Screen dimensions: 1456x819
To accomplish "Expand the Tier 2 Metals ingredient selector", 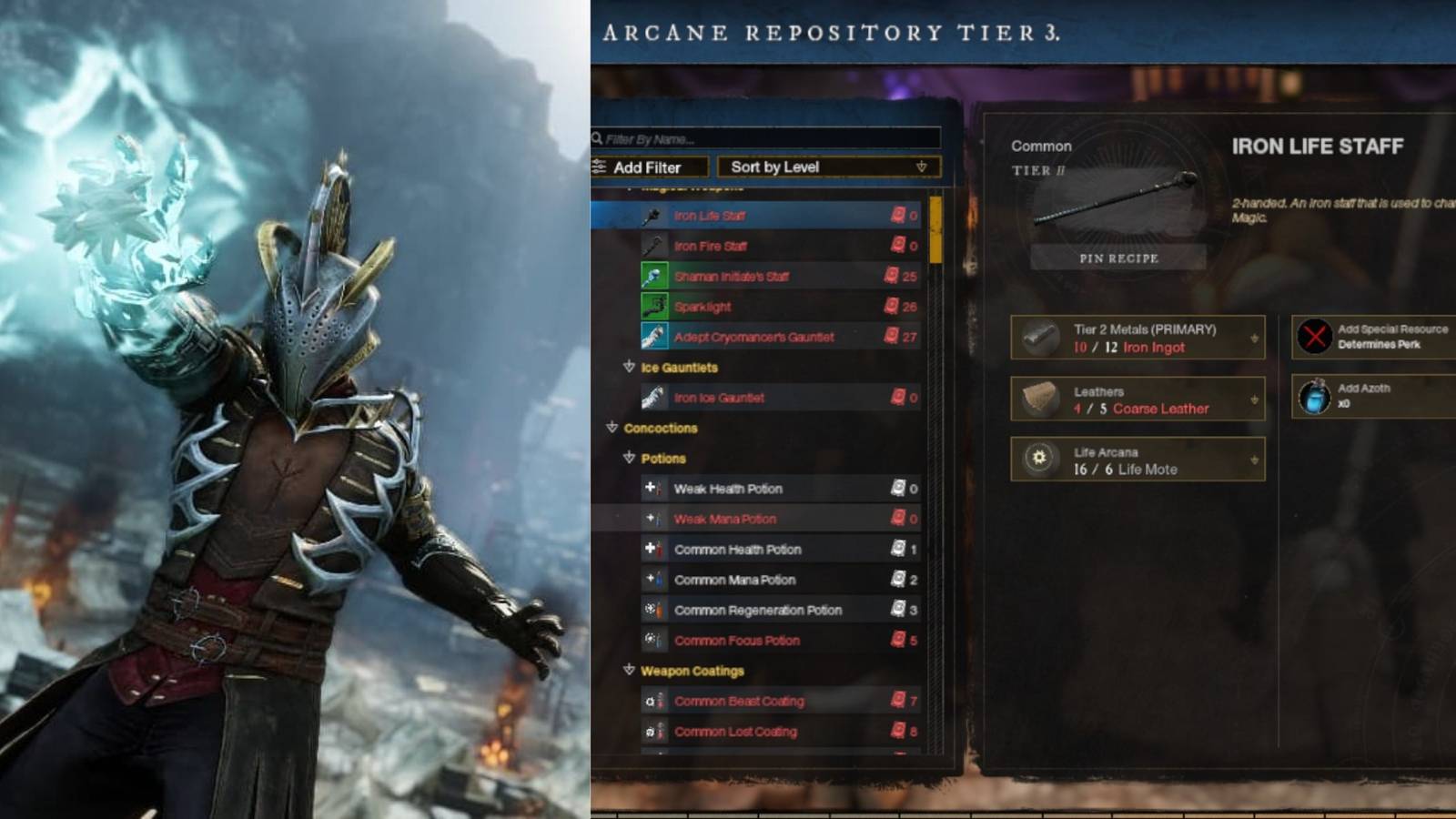I will coord(1253,337).
